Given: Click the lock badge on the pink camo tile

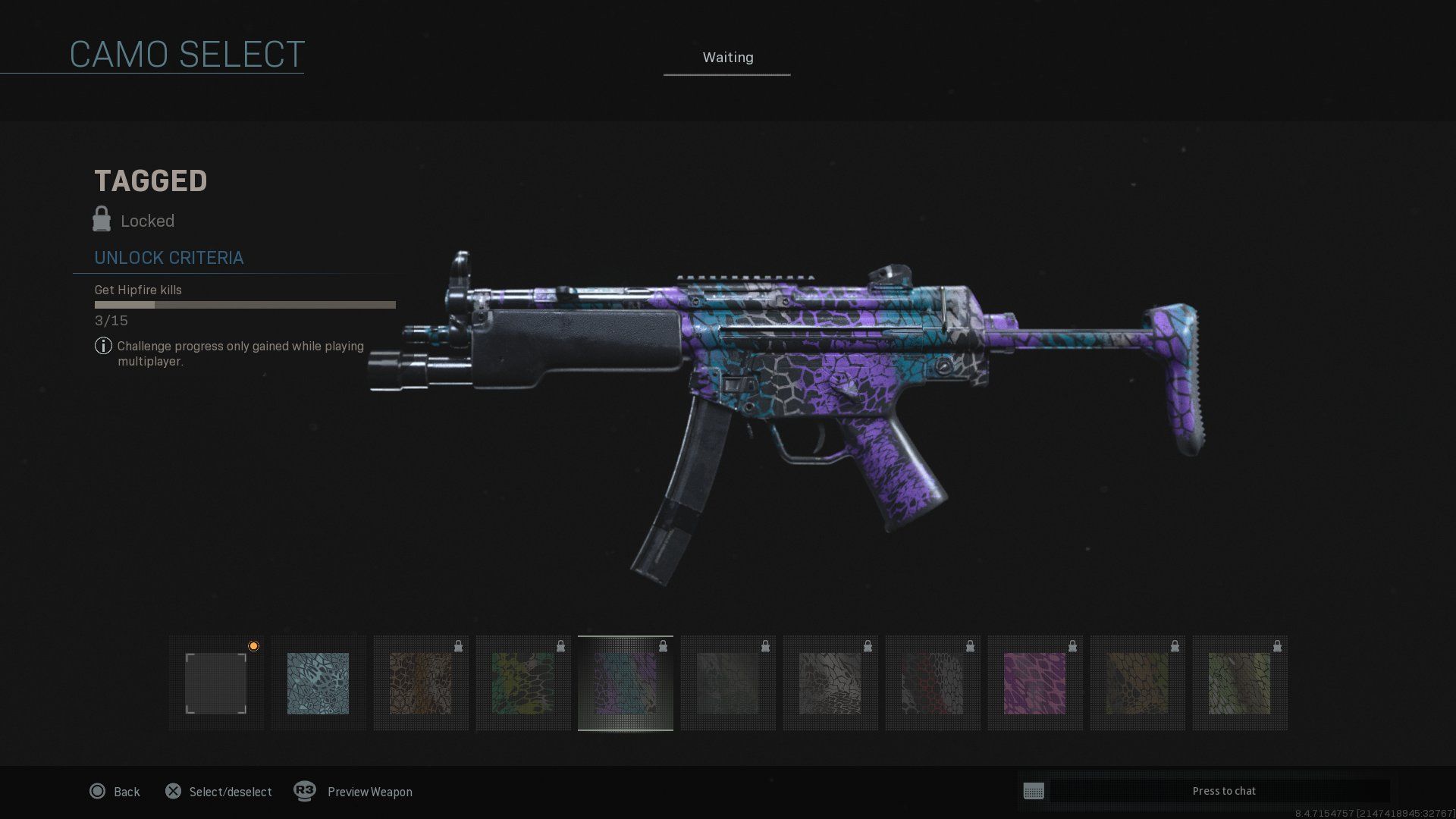Looking at the screenshot, I should pos(1072,645).
